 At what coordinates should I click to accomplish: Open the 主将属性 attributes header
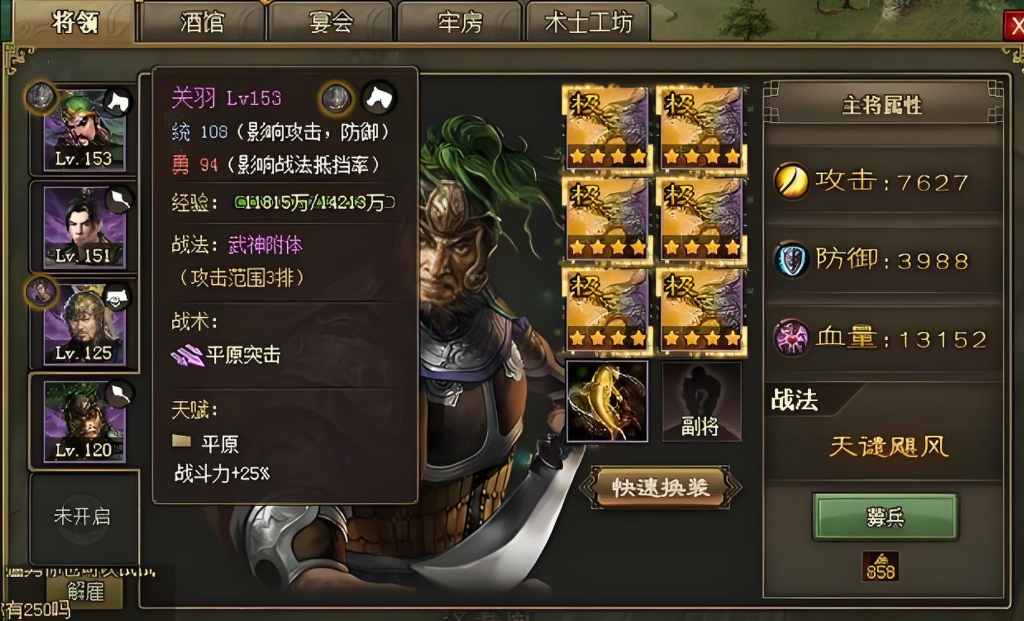click(881, 104)
